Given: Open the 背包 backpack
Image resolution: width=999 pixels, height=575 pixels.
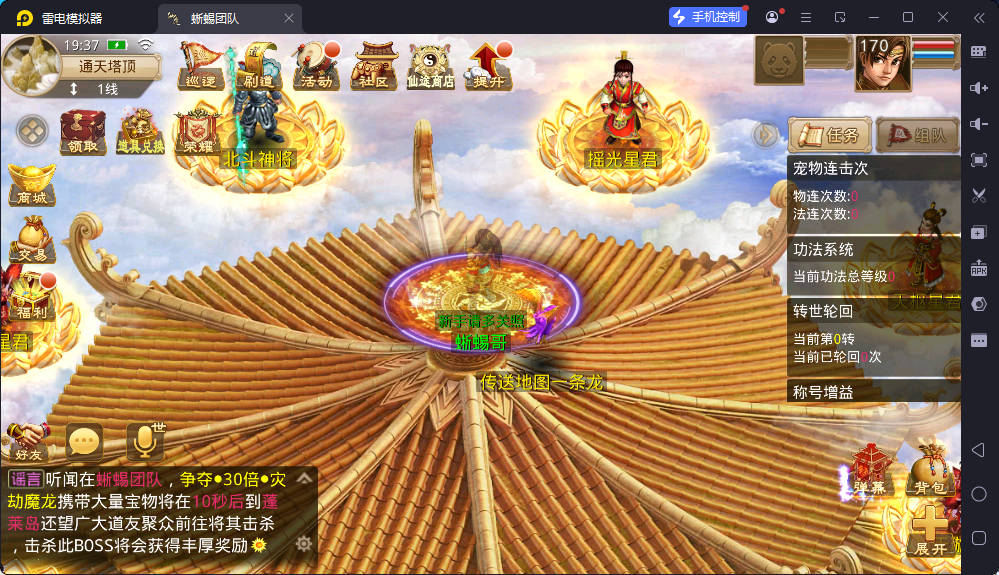Looking at the screenshot, I should [x=930, y=471].
